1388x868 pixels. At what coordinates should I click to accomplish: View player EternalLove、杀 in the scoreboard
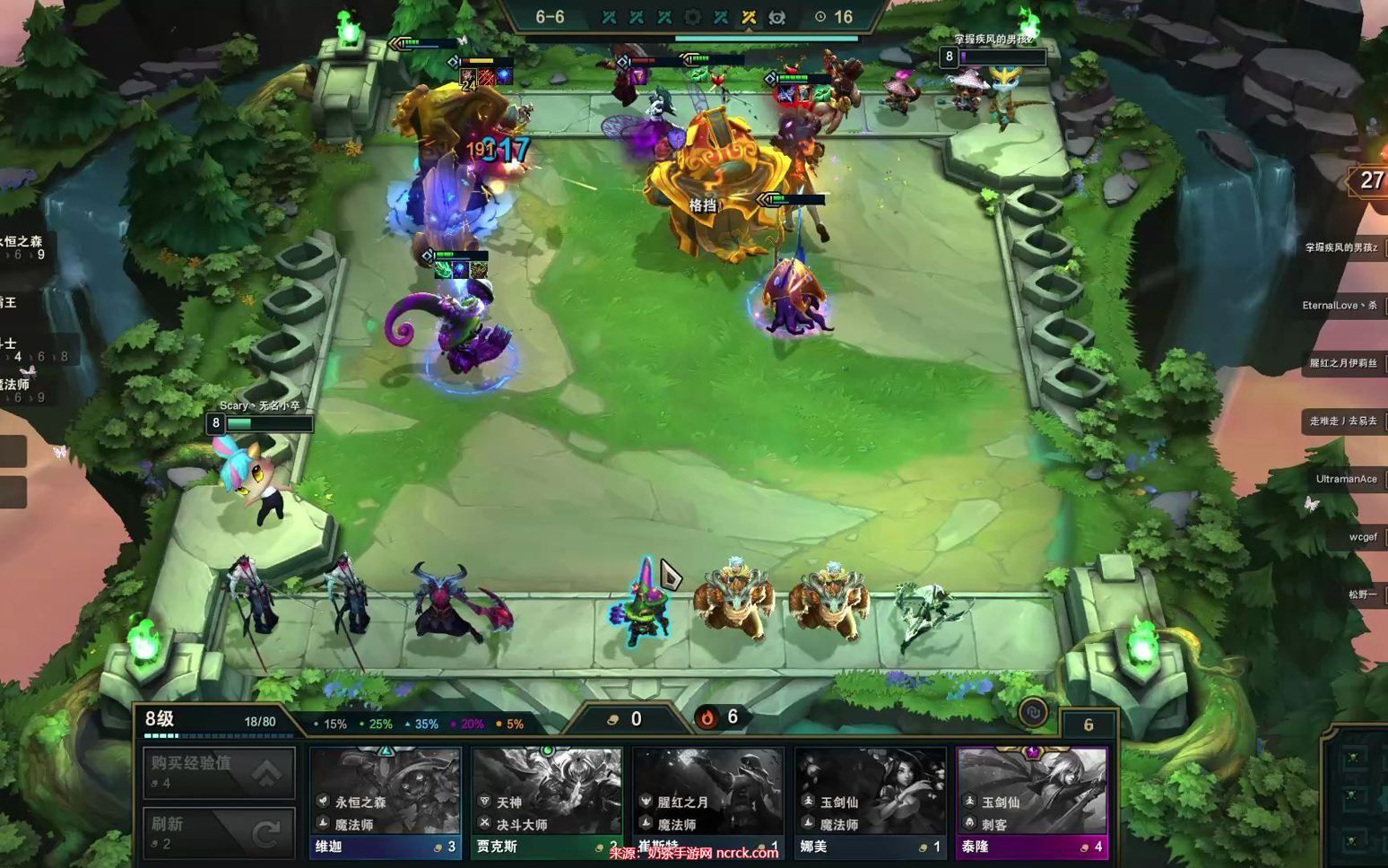click(x=1340, y=306)
